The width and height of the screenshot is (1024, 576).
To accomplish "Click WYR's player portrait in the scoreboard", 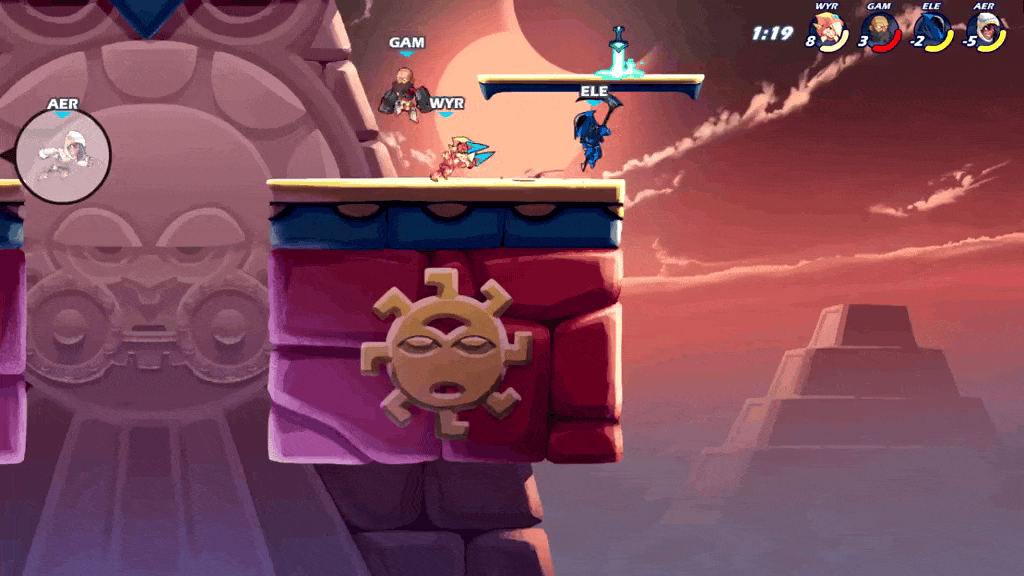I will (x=829, y=31).
